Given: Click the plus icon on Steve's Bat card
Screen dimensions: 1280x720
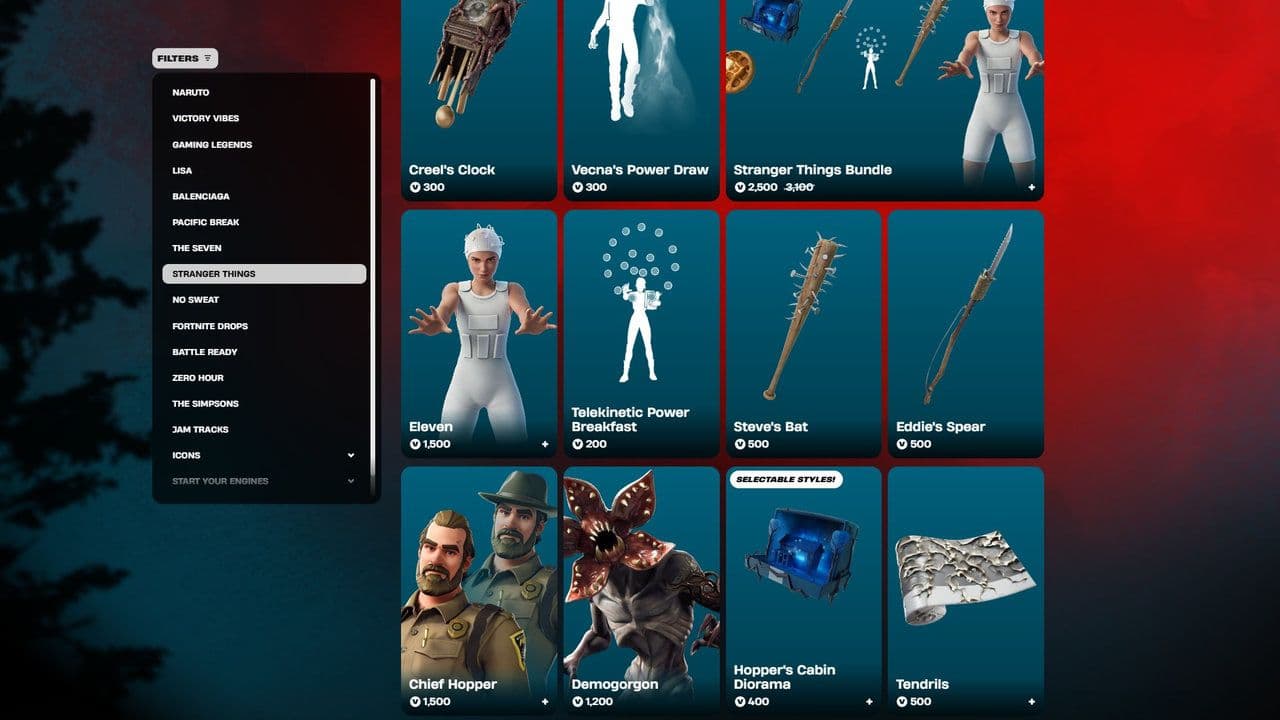Looking at the screenshot, I should click(870, 444).
